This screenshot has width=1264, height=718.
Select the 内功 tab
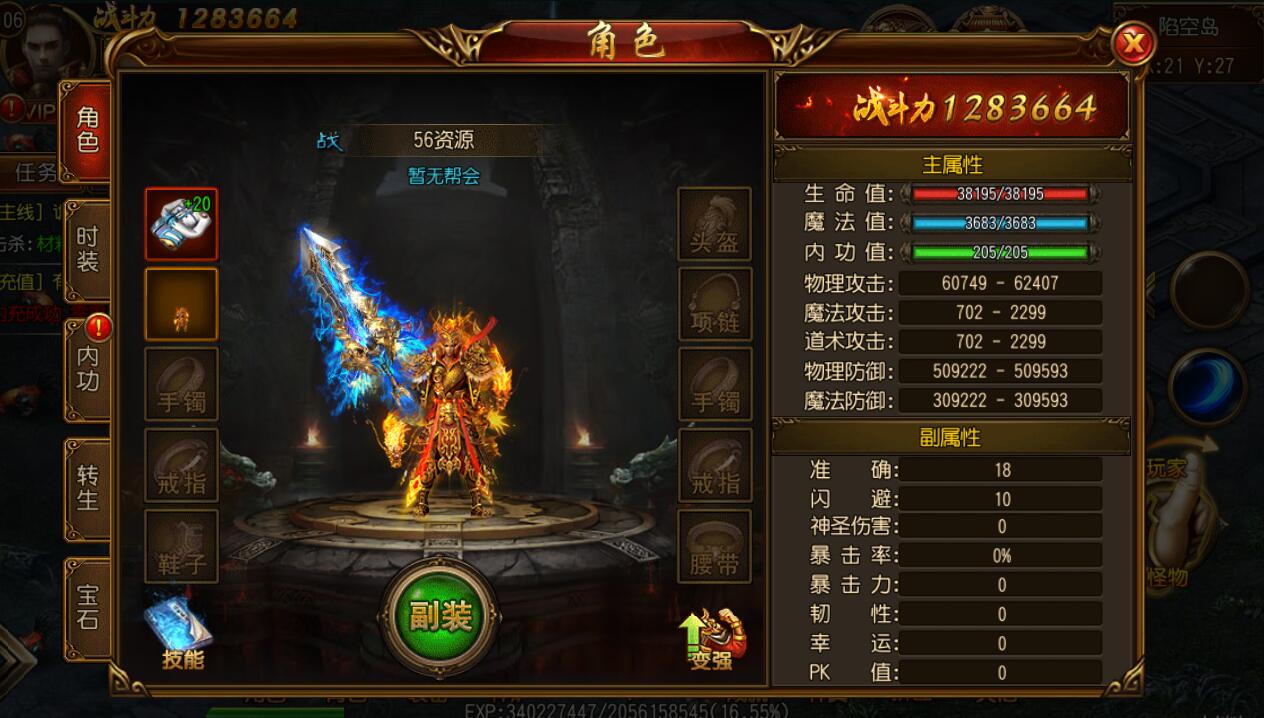coord(87,368)
